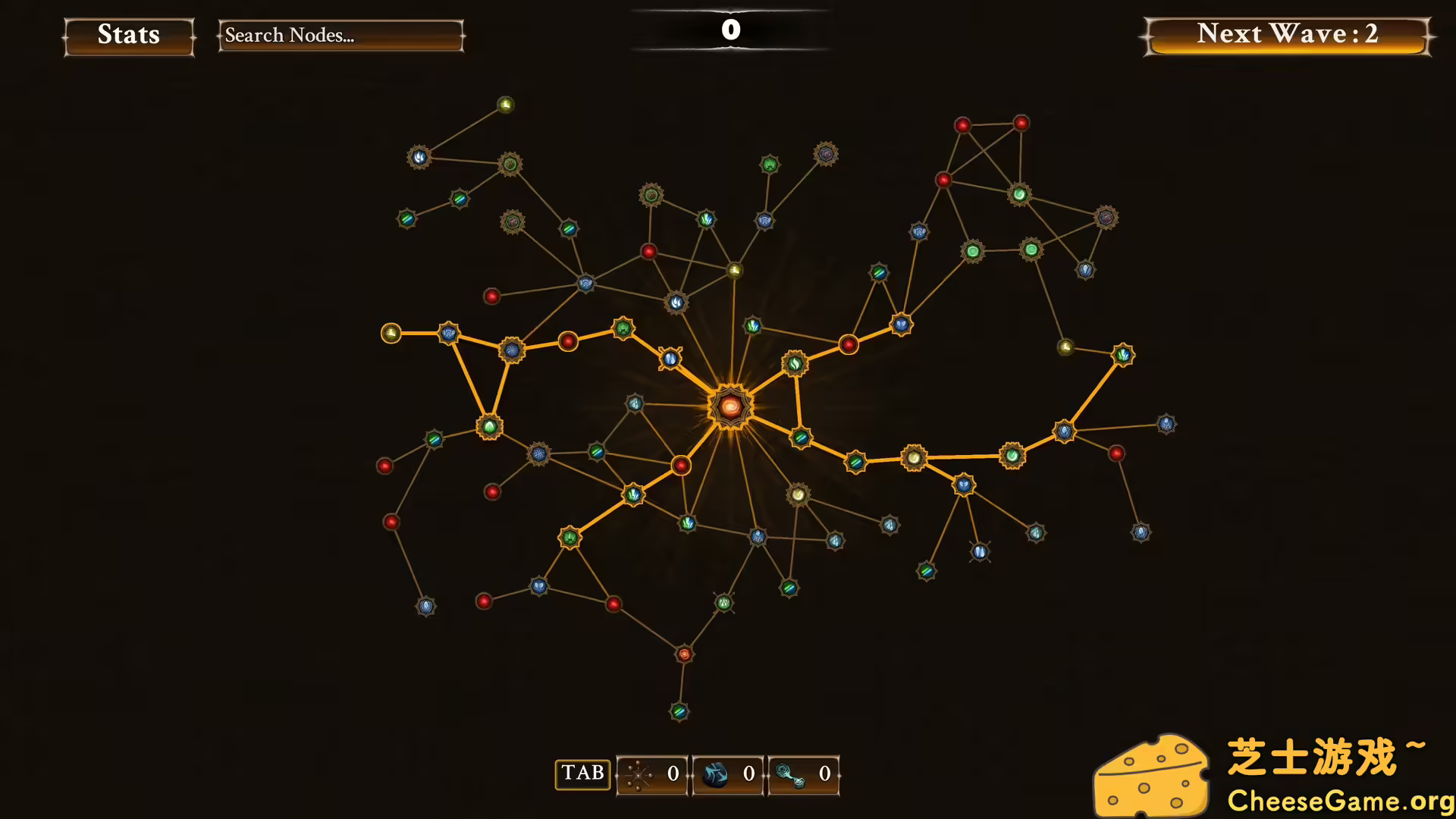Select the blue droplet node in the top left cluster
Viewport: 1456px width, 819px height.
click(x=418, y=155)
